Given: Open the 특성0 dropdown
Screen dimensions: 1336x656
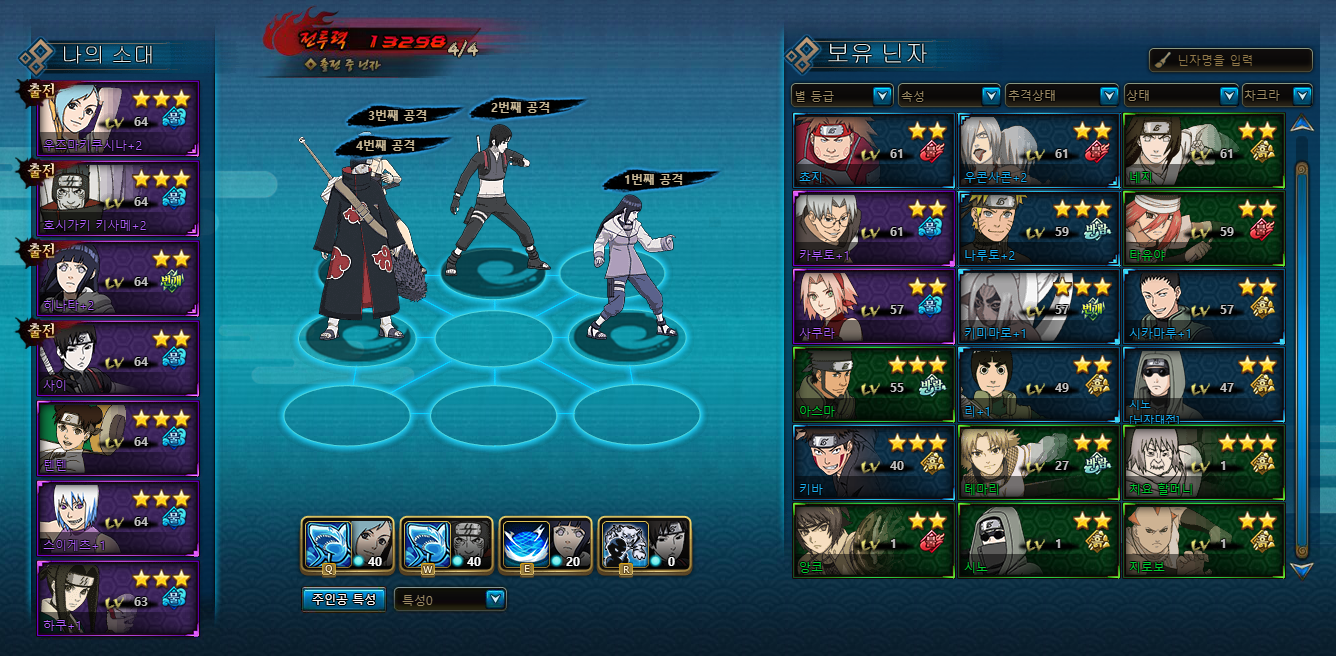Looking at the screenshot, I should pyautogui.click(x=450, y=599).
